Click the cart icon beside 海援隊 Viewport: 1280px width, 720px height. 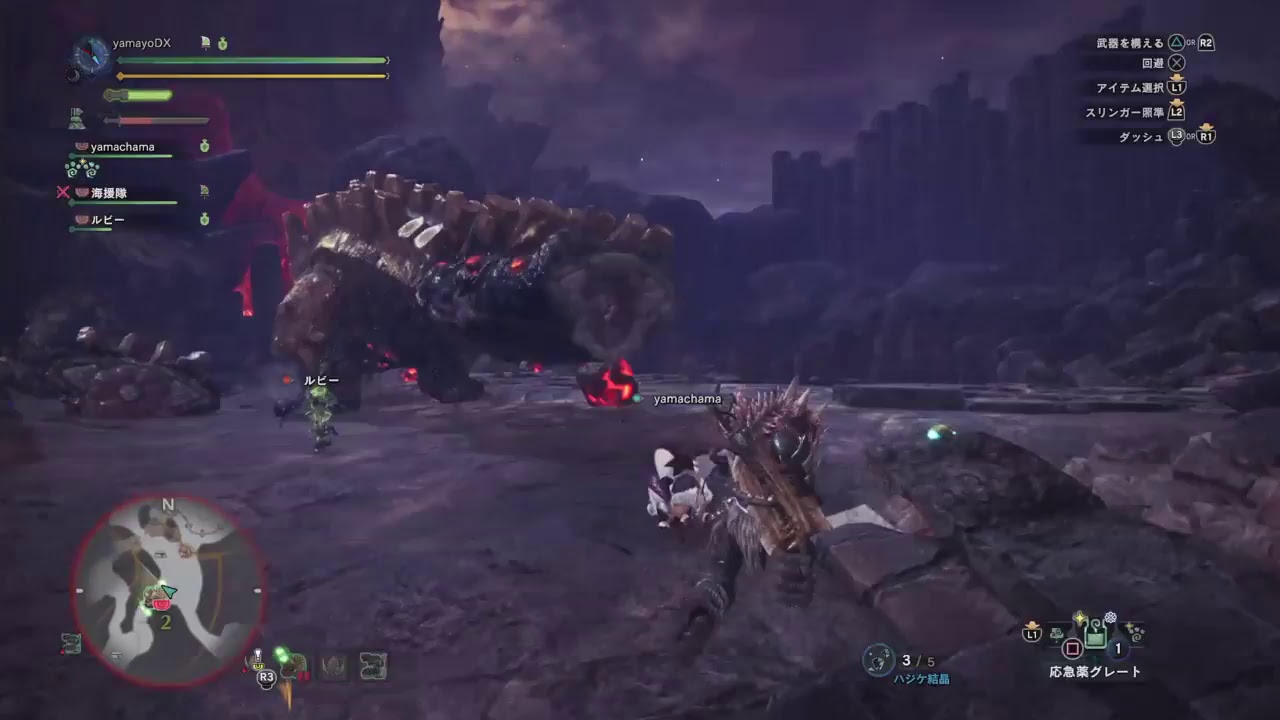point(204,188)
